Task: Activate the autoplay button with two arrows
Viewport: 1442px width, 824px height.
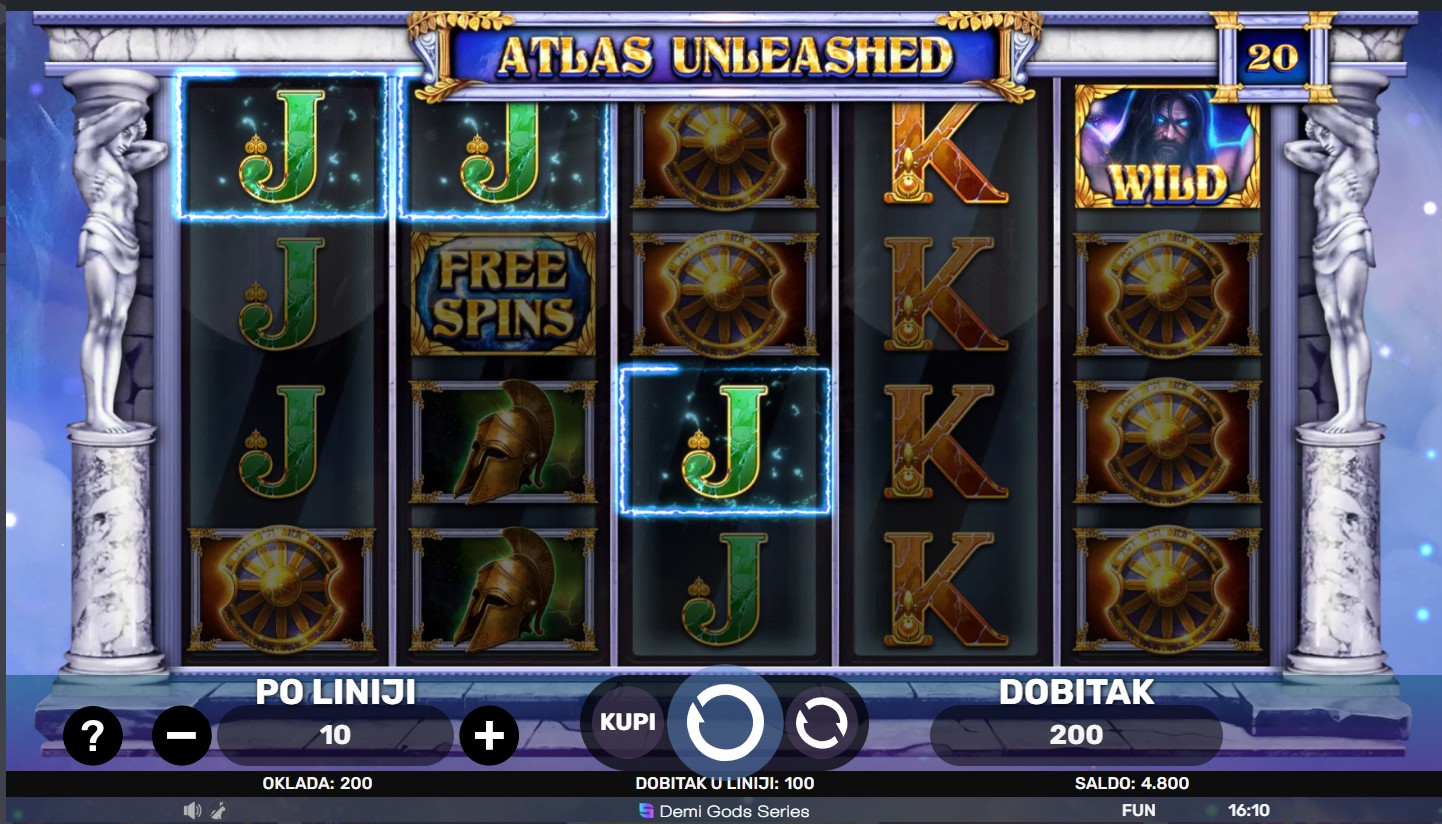Action: 820,722
